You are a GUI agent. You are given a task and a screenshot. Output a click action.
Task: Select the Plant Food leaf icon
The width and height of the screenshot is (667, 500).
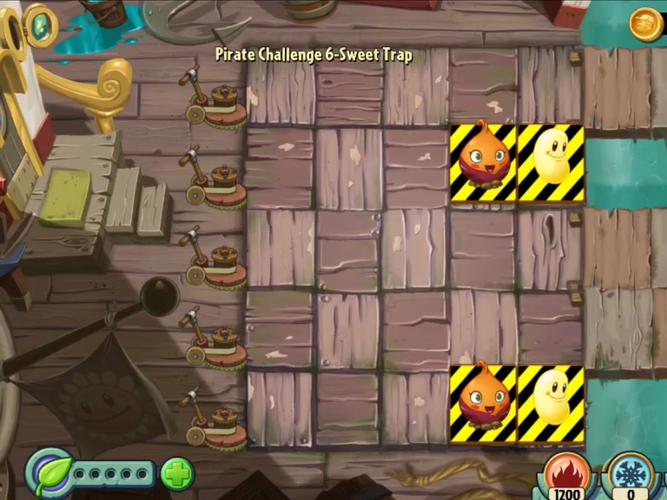47,471
